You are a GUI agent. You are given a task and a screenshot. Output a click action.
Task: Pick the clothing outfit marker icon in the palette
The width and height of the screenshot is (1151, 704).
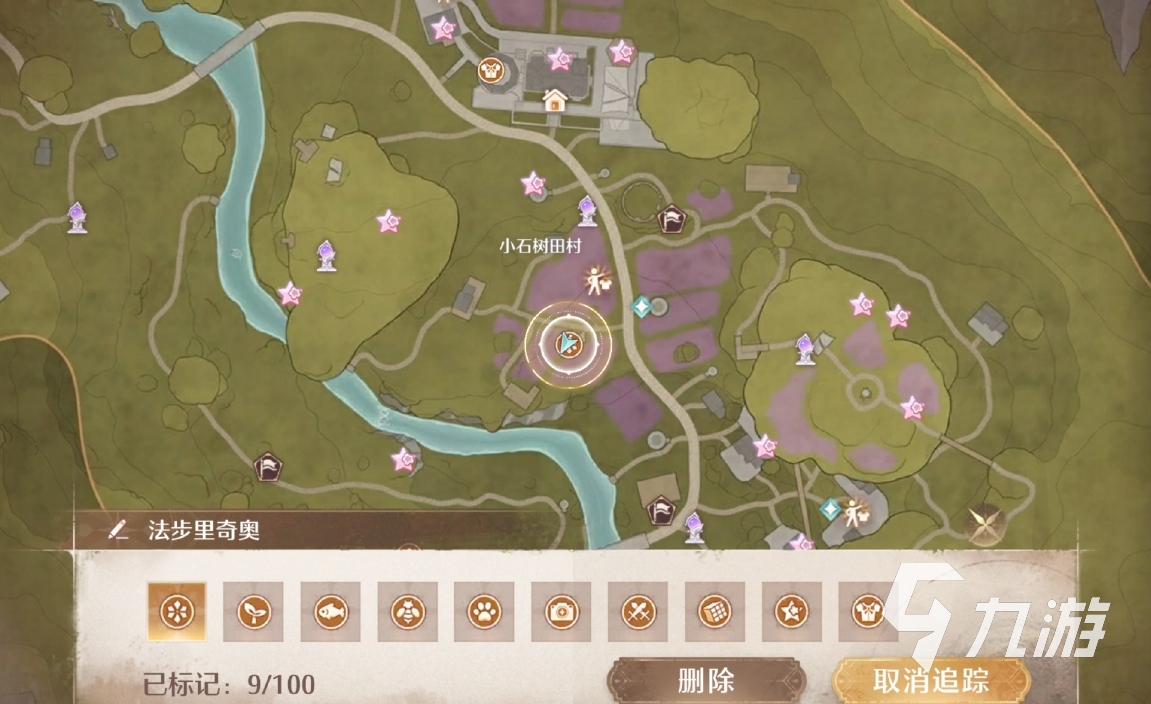(x=868, y=611)
